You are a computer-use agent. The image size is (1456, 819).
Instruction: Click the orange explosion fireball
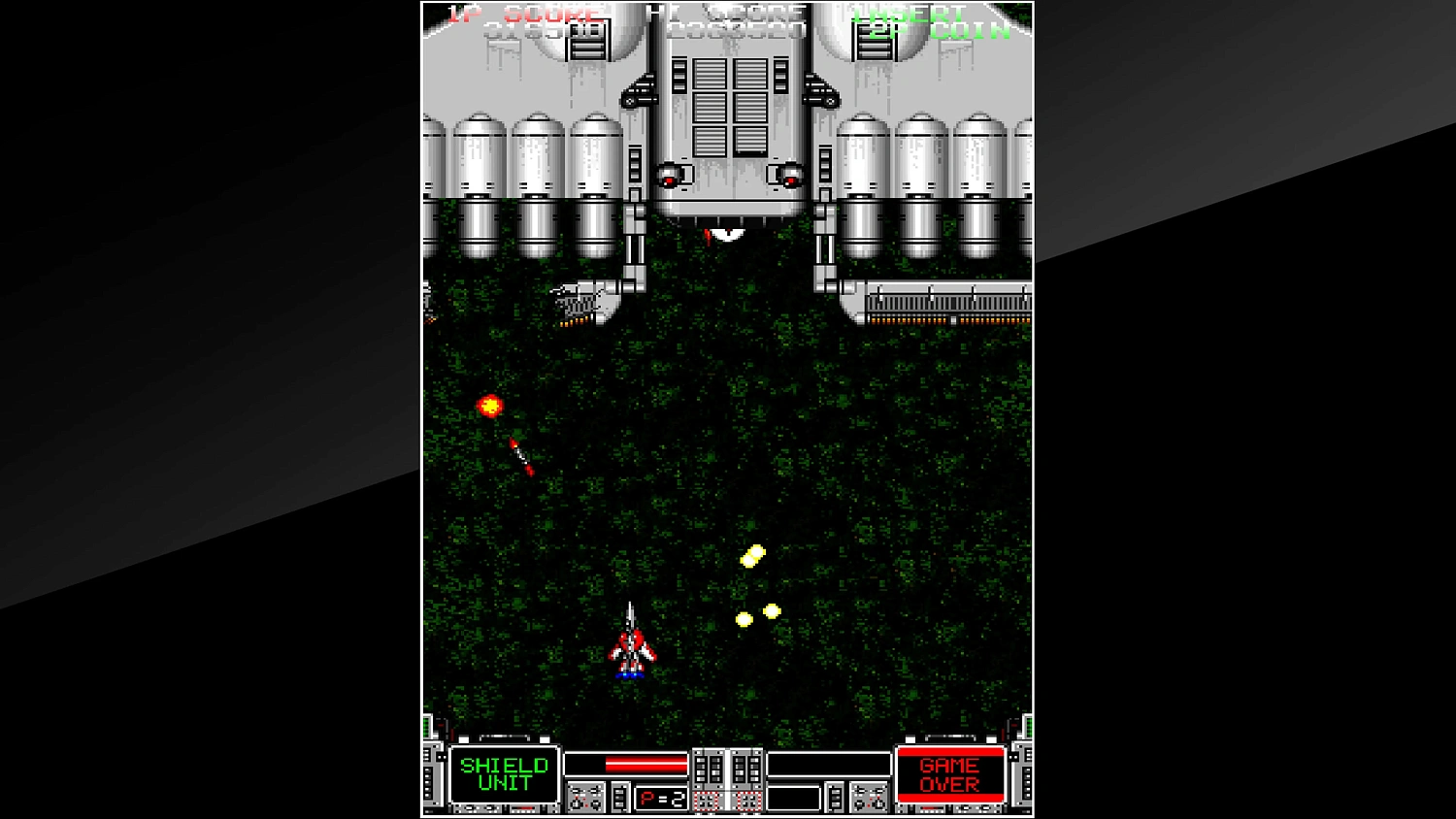[x=490, y=405]
